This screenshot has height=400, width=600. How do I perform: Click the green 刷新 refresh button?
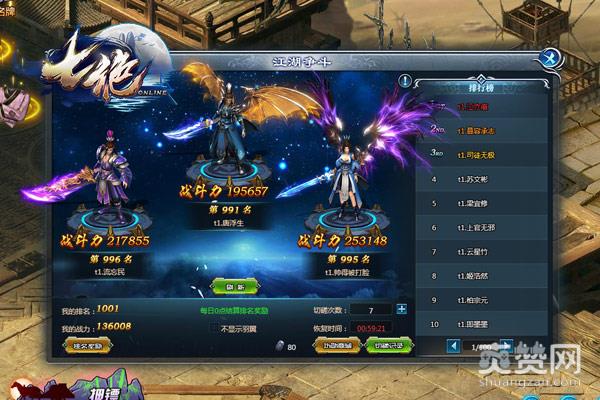236,285
